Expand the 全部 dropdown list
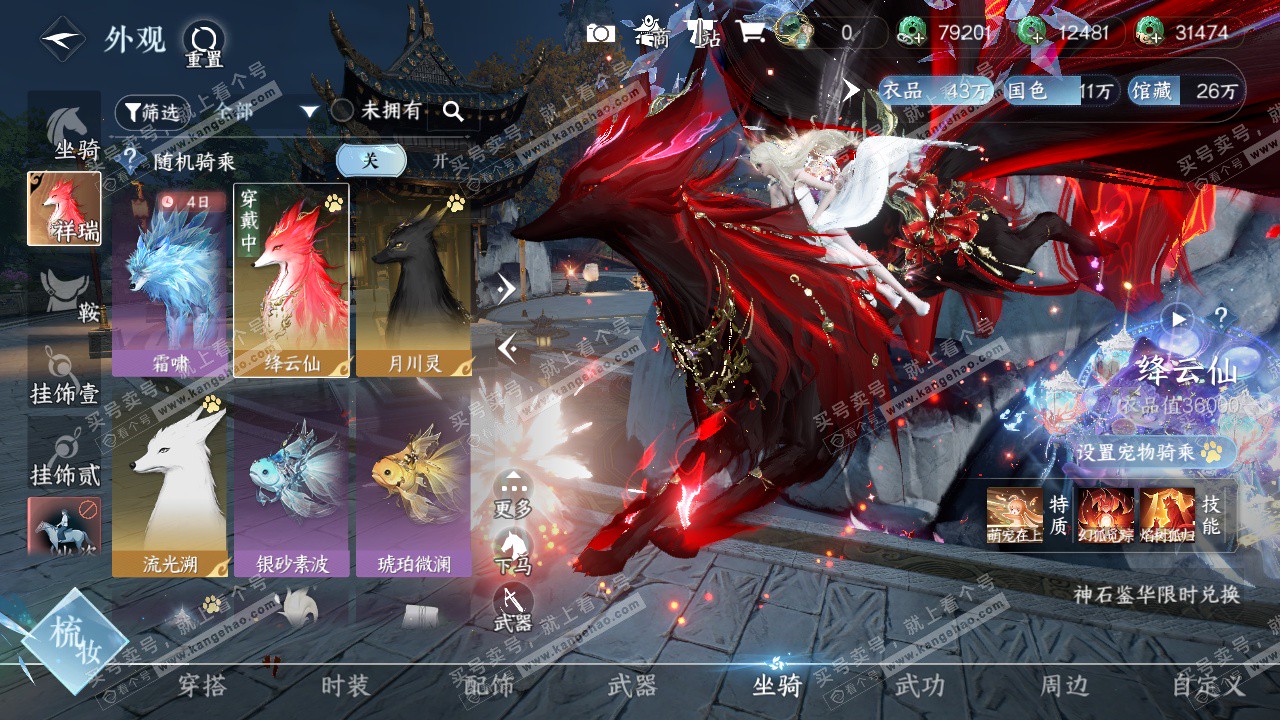1280x720 pixels. [x=309, y=111]
